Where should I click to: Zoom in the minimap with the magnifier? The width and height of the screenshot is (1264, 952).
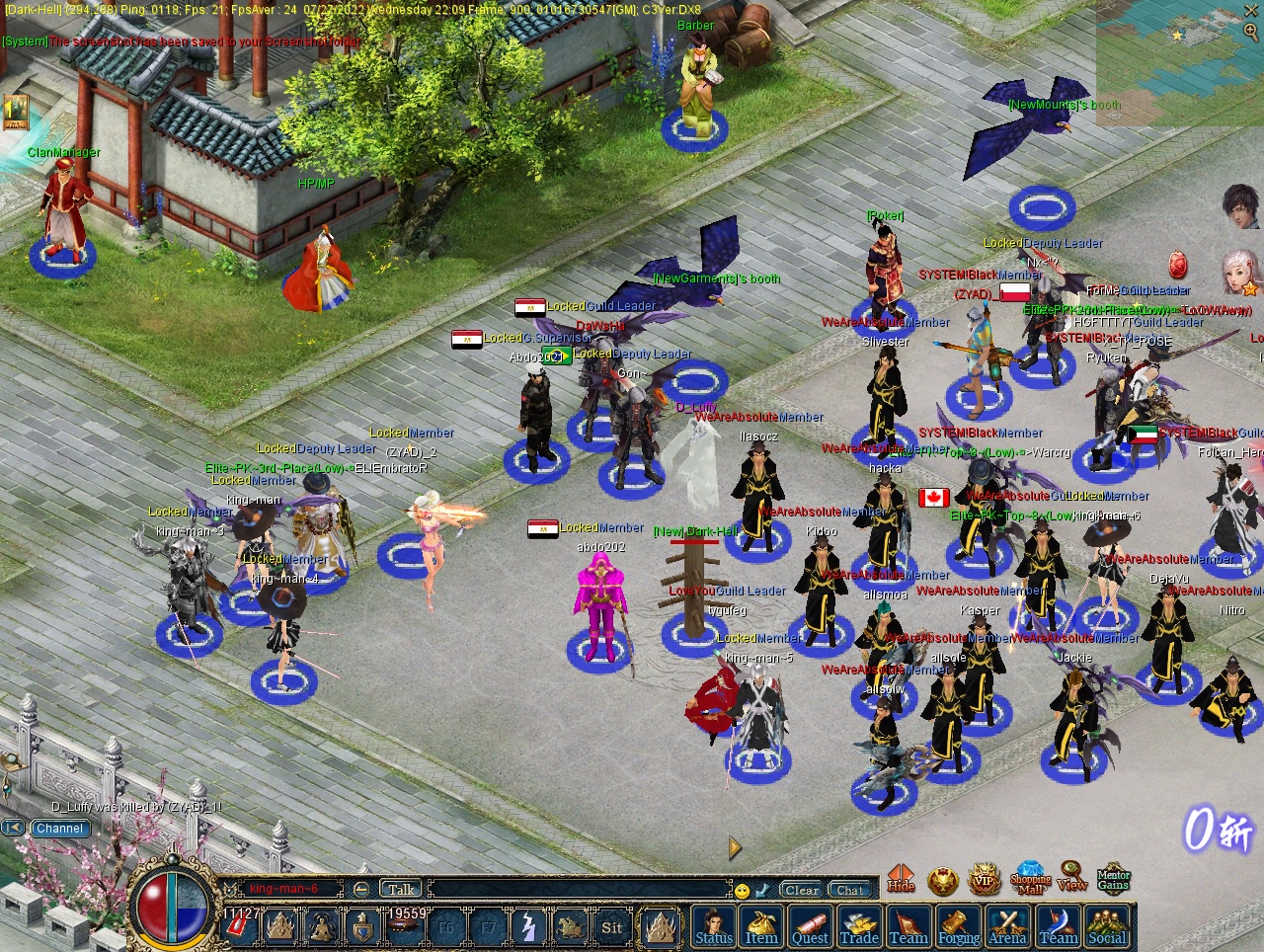[1251, 32]
